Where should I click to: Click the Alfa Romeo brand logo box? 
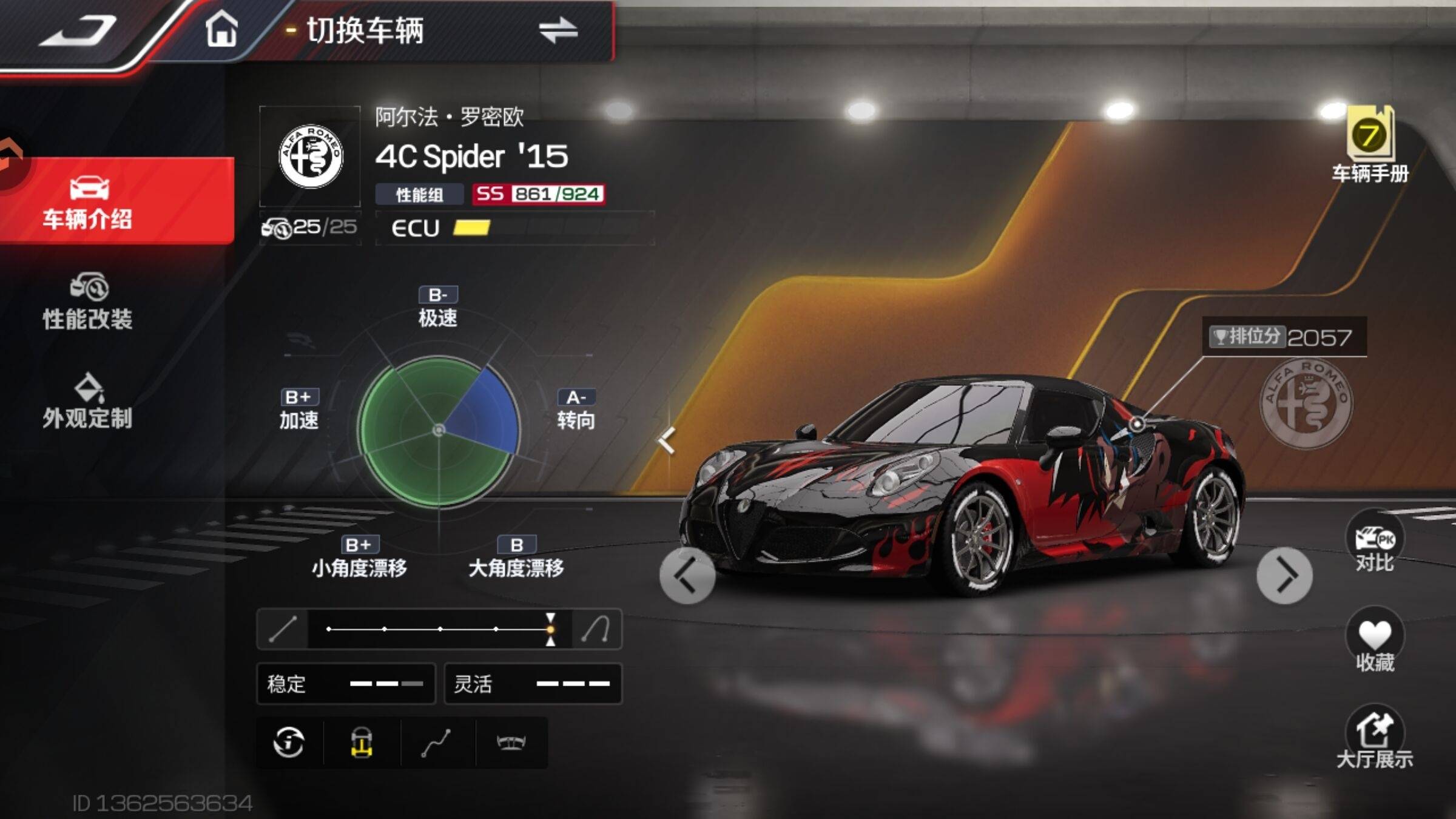coord(310,157)
